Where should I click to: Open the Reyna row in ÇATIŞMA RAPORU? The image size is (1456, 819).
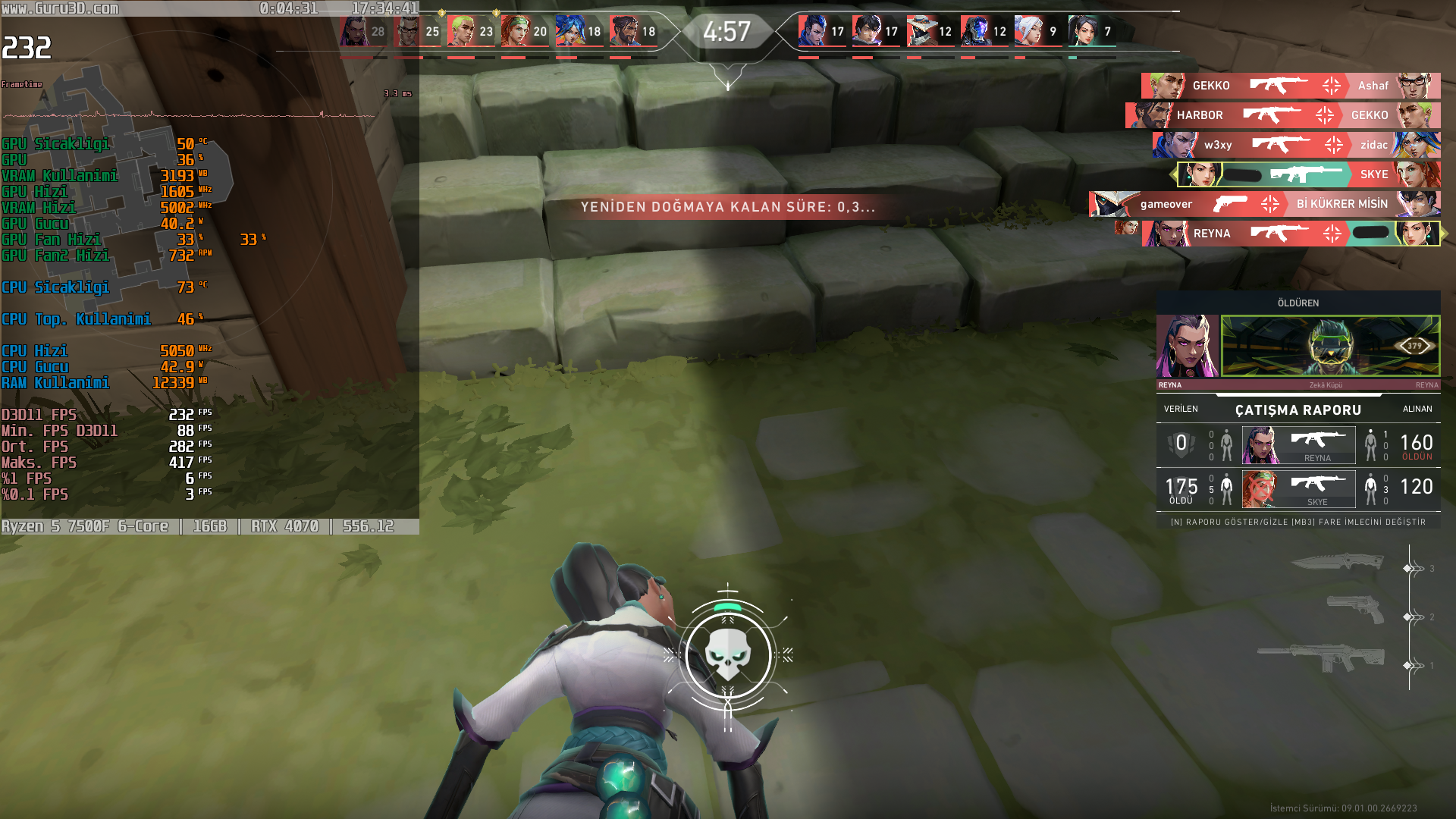tap(1298, 444)
